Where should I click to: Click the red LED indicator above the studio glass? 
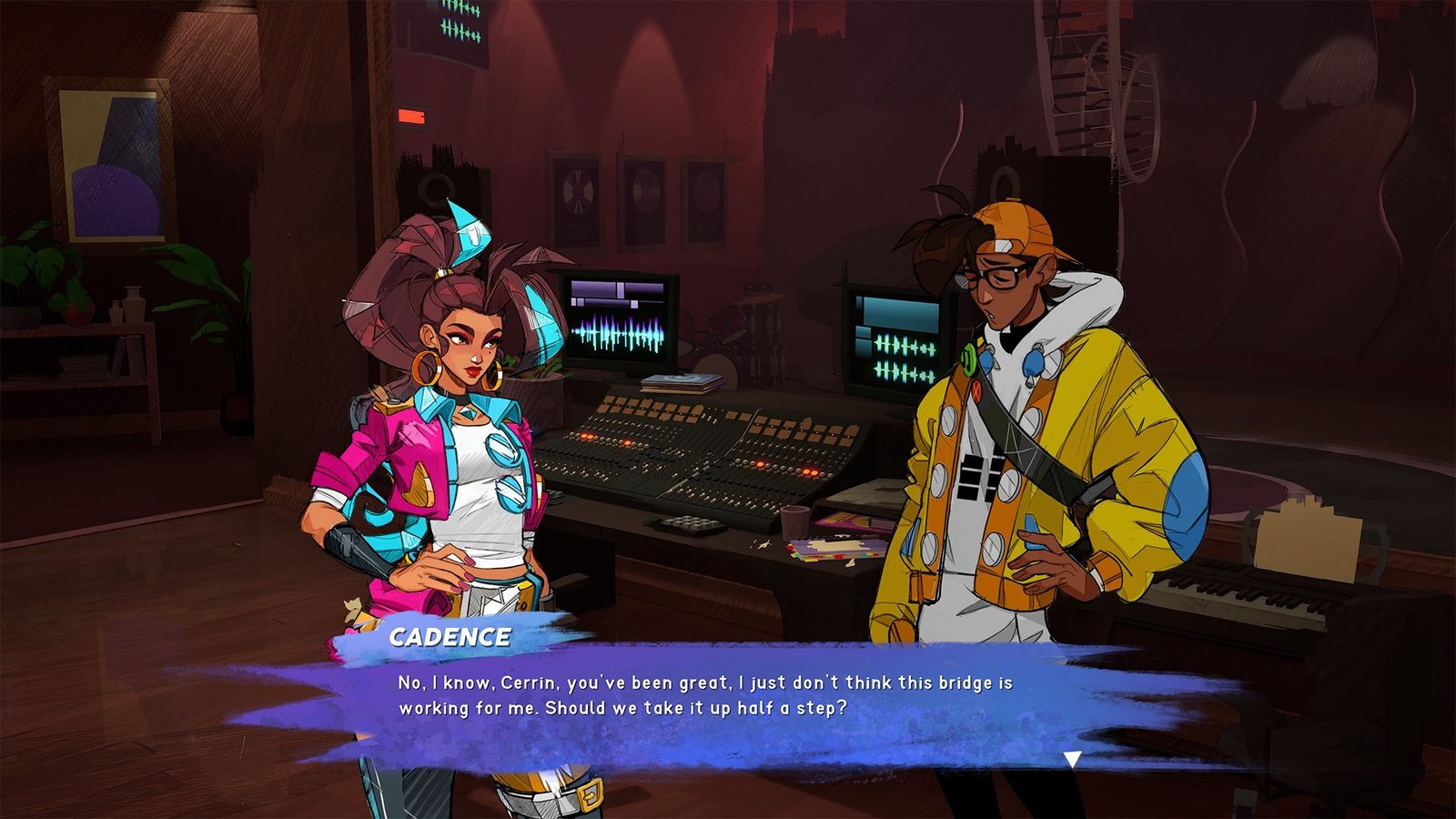(x=411, y=116)
